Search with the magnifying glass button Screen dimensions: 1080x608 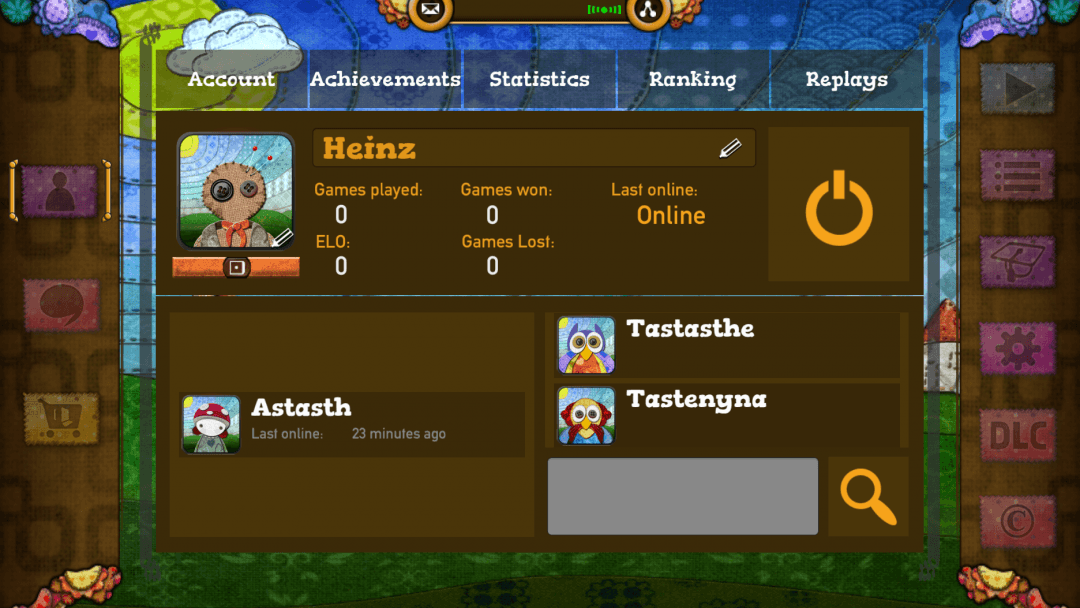pos(868,496)
